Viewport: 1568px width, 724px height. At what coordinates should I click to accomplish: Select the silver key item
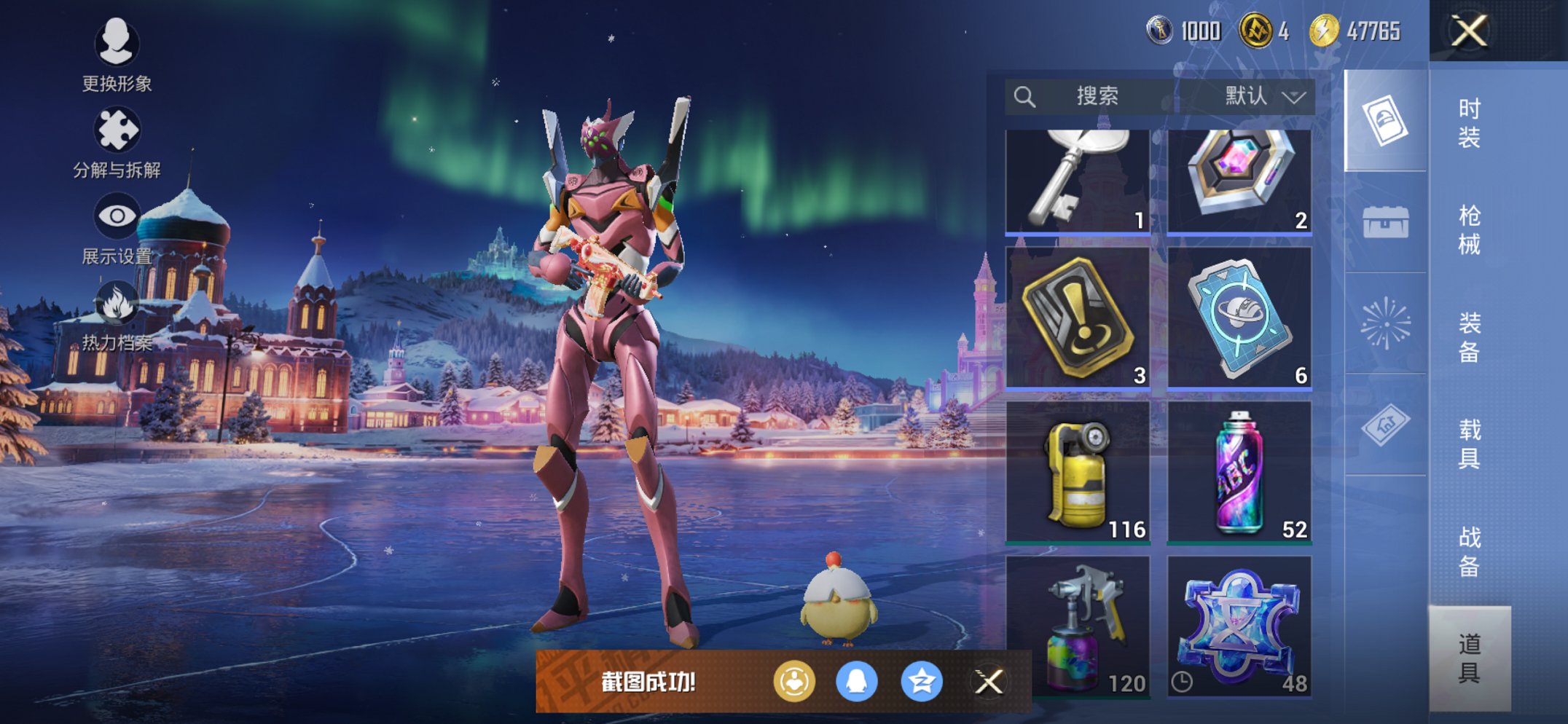1077,182
